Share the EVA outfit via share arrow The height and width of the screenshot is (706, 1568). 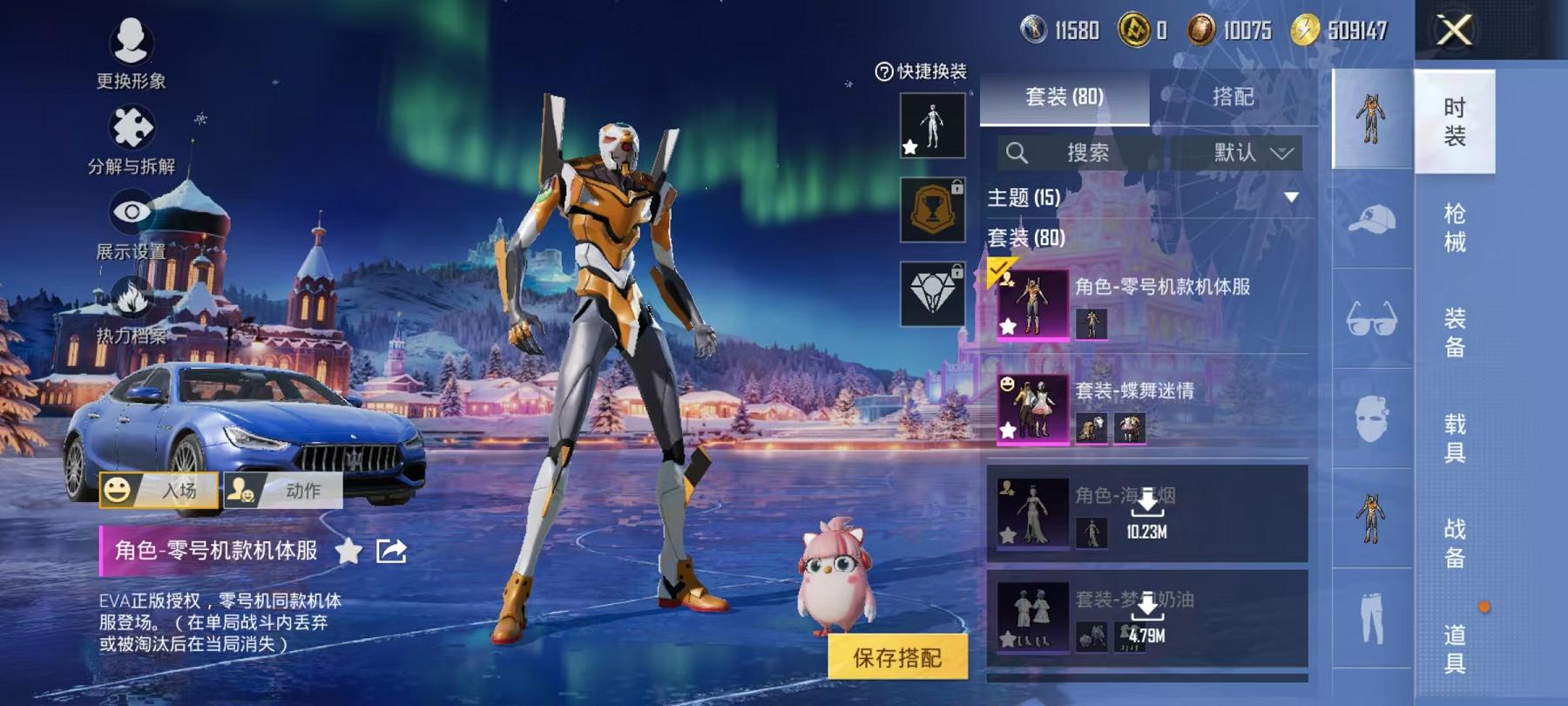point(390,549)
